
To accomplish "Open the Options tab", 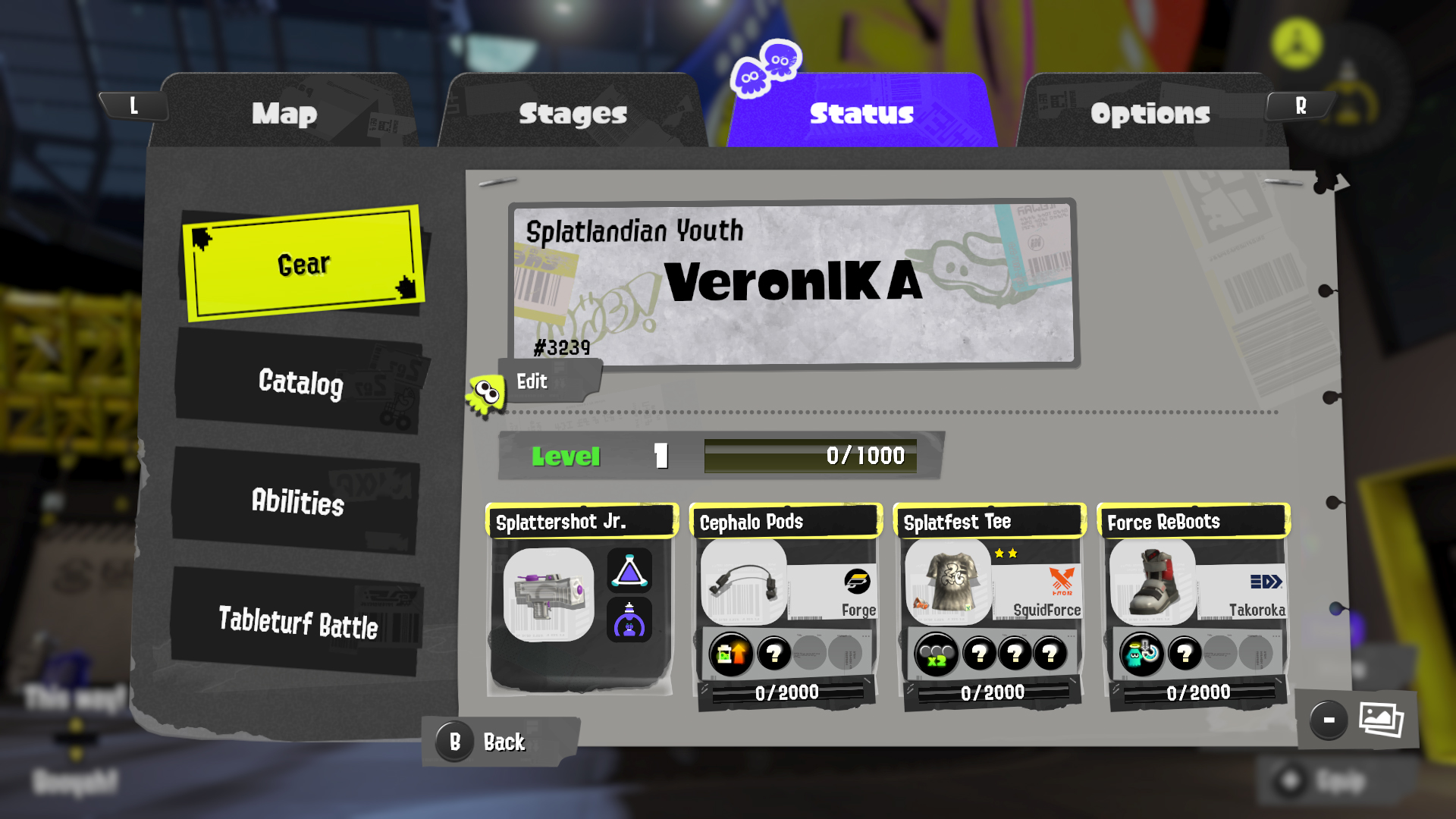I will point(1150,114).
